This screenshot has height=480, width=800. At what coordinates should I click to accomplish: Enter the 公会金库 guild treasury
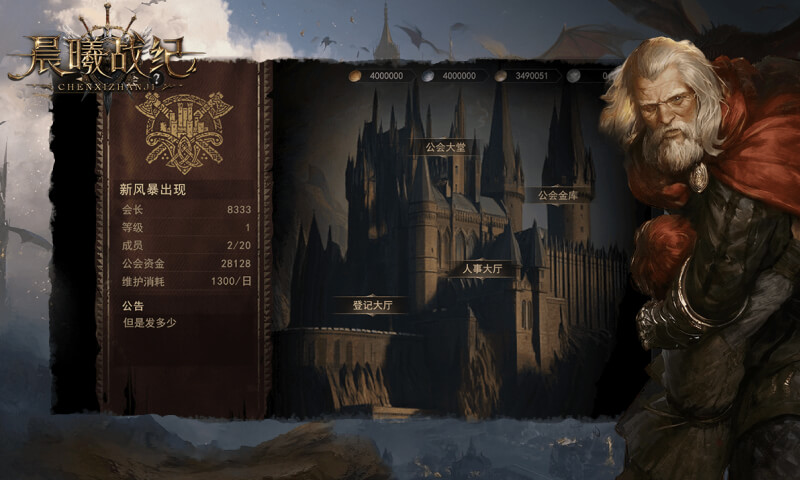[x=558, y=195]
